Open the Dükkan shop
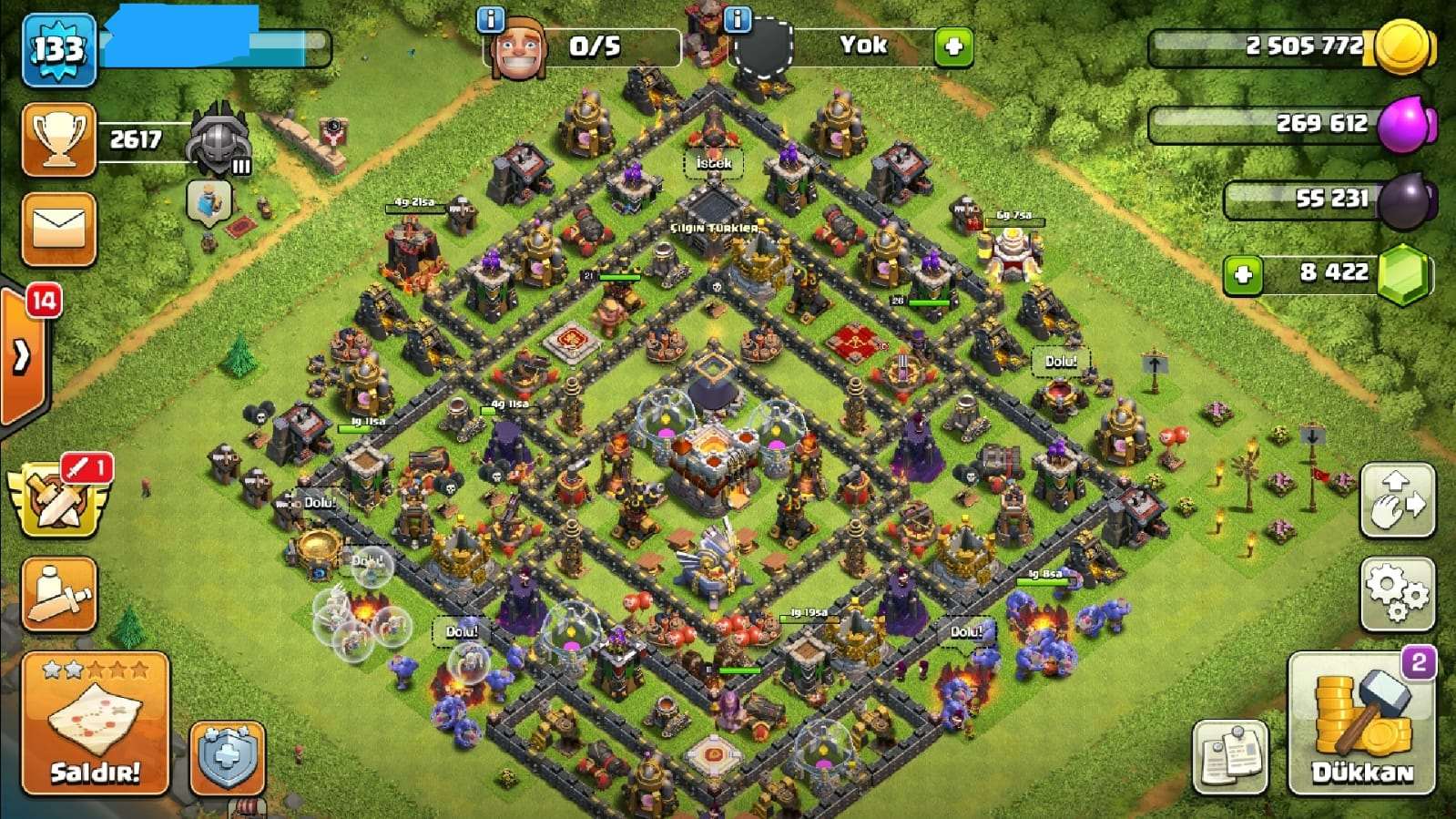The width and height of the screenshot is (1456, 819). 1361,724
